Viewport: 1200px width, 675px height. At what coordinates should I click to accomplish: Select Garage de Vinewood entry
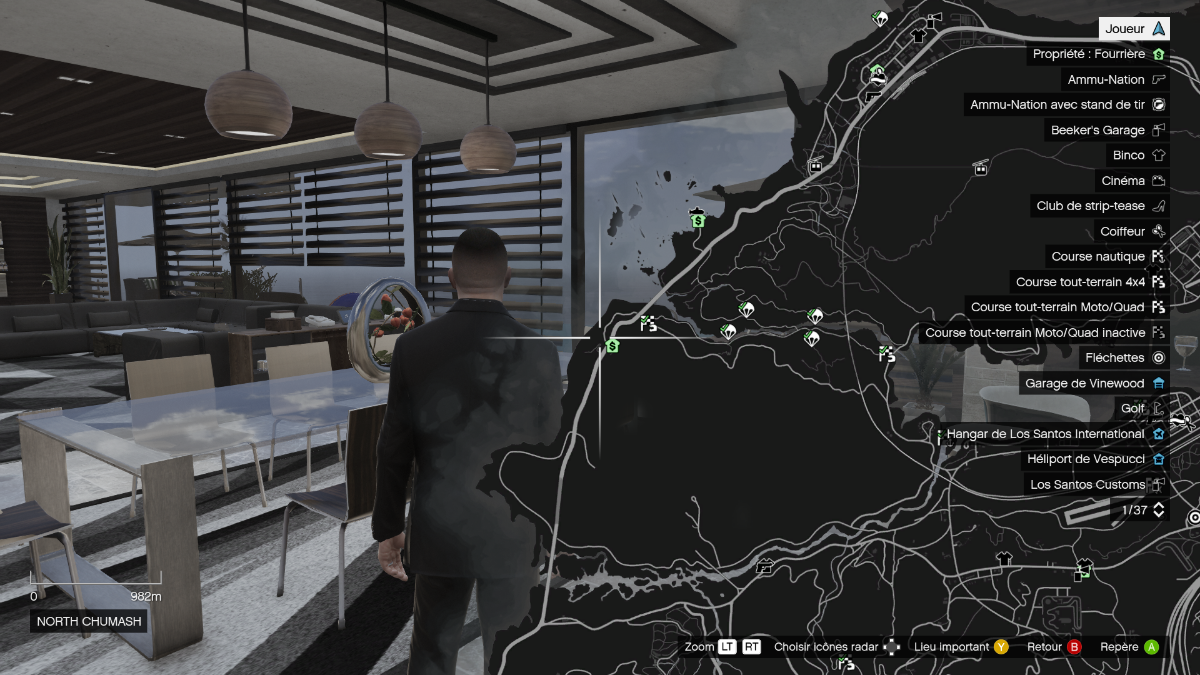point(1094,383)
